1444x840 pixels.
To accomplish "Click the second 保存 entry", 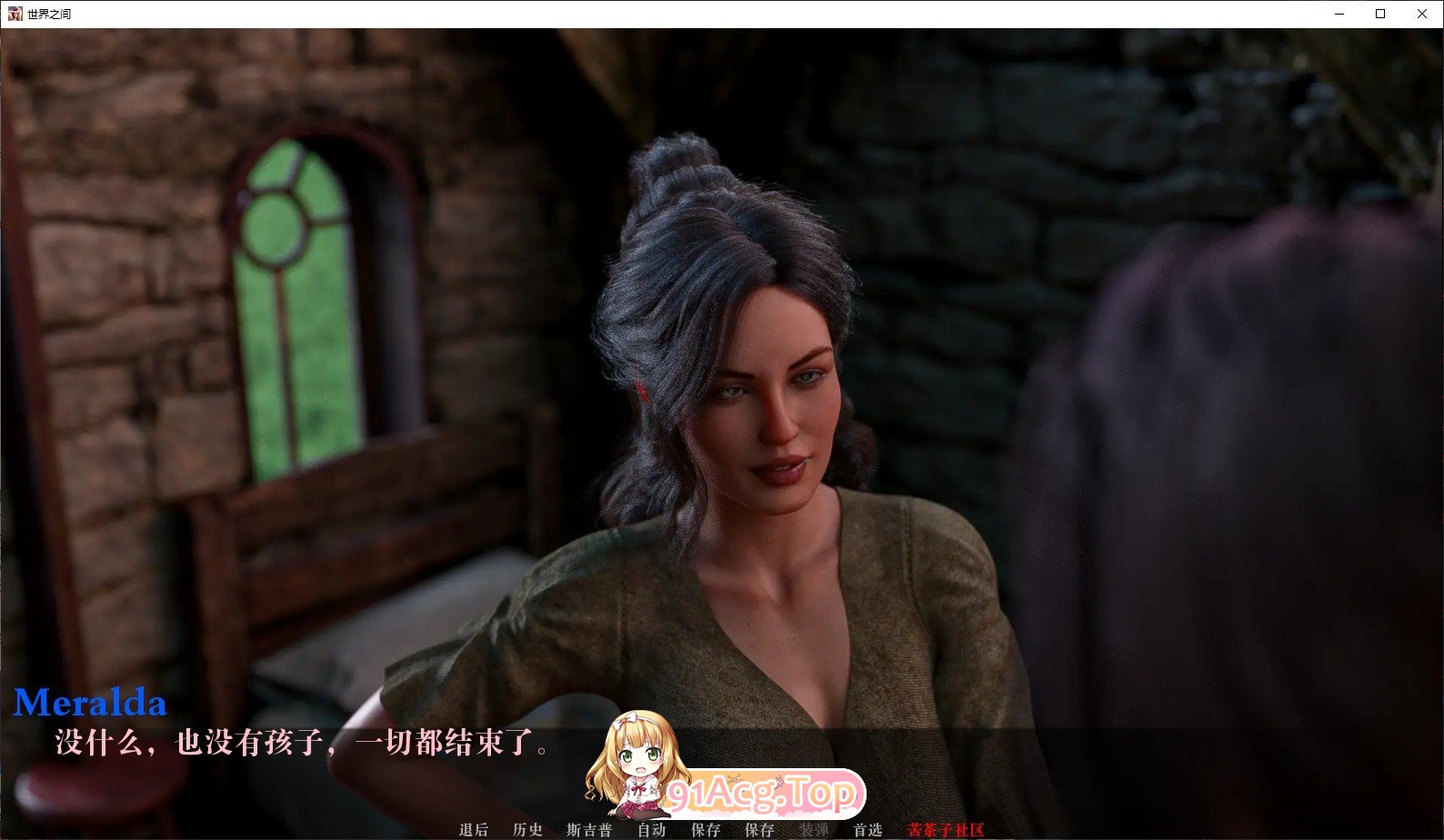I will [x=760, y=829].
